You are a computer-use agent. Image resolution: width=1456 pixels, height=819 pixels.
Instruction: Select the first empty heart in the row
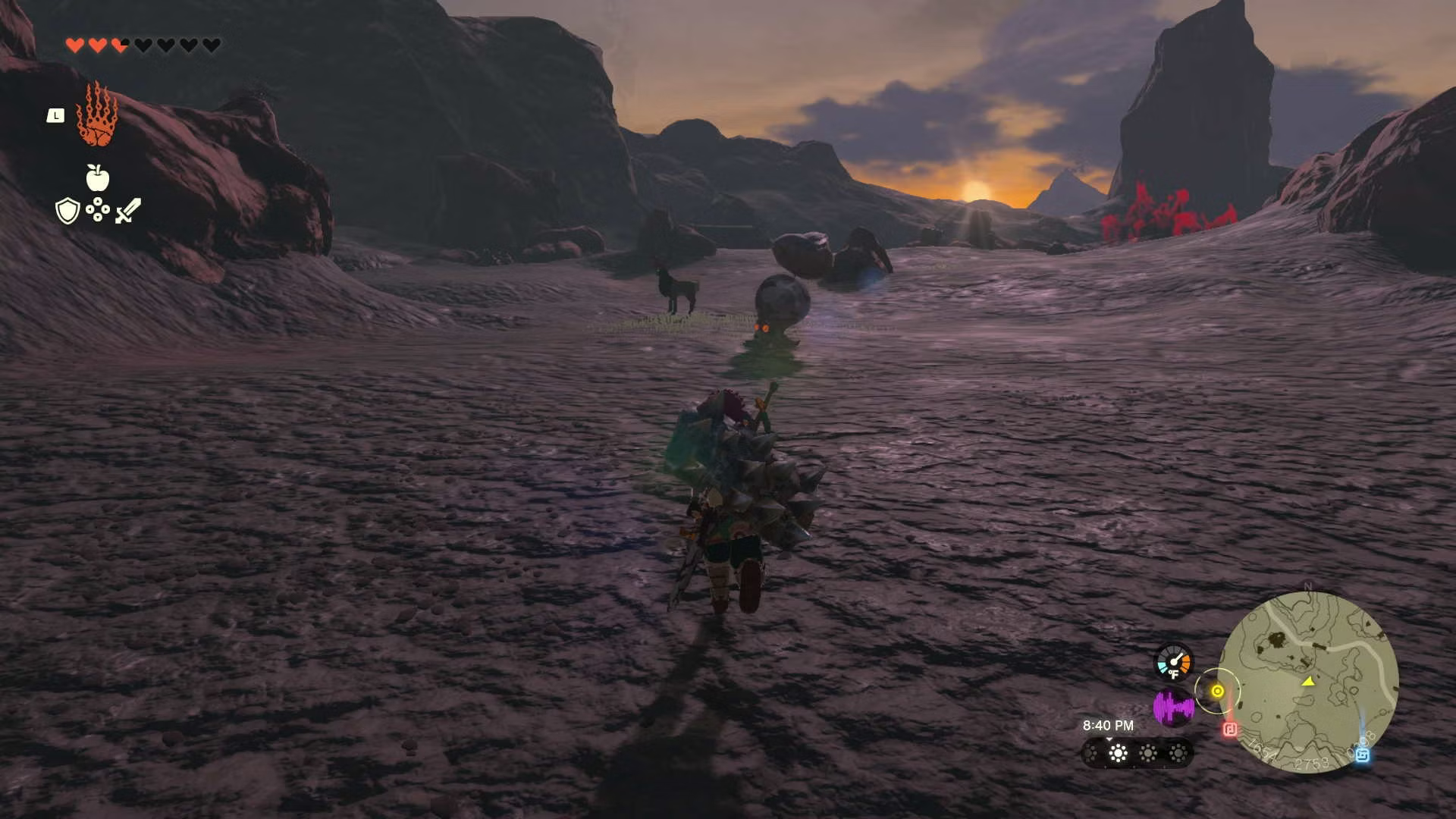tap(143, 45)
